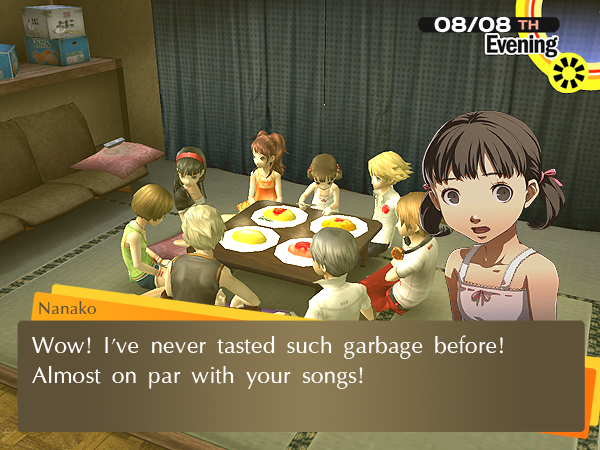Advance Nanako's dialogue text box
The image size is (600, 450).
point(300,375)
